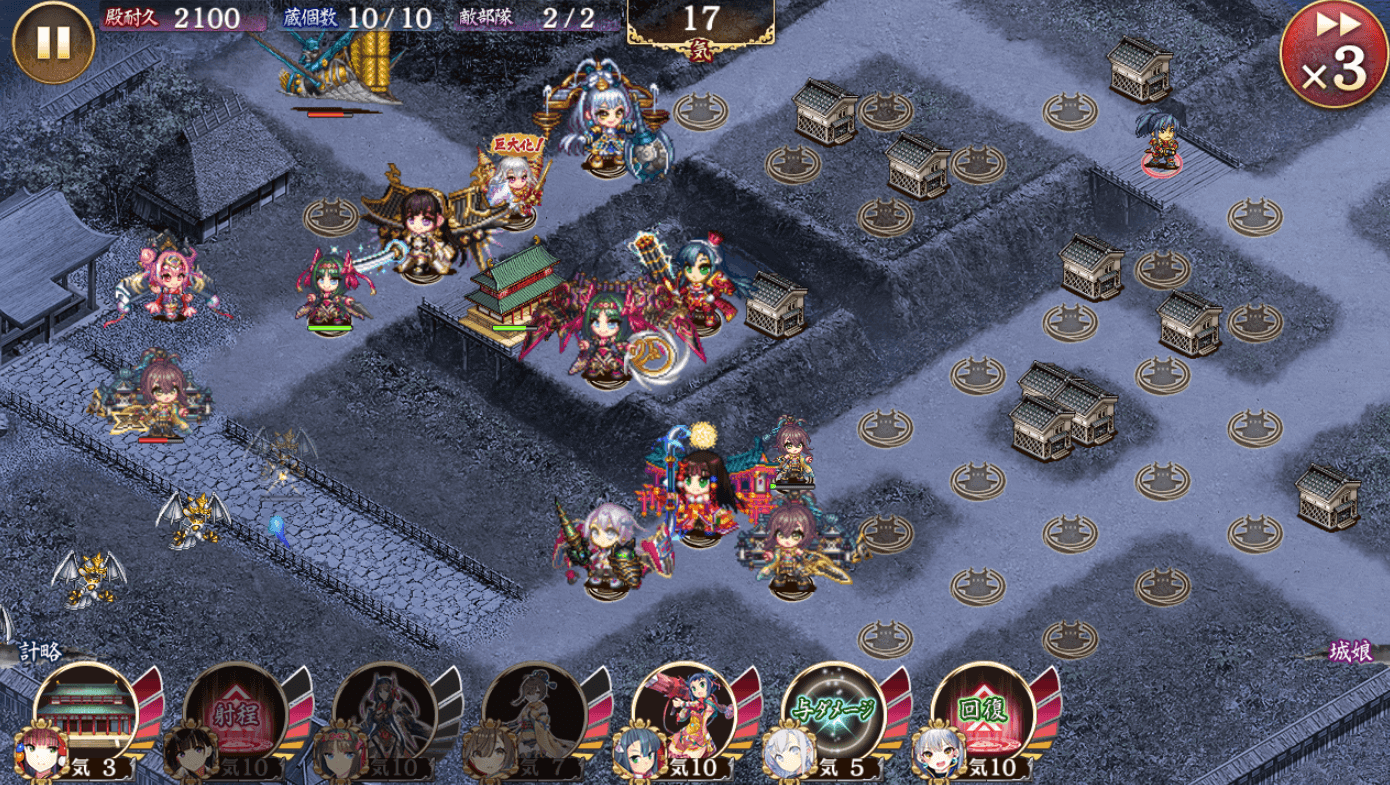Open the 城娘 castle girl panel
This screenshot has height=785, width=1390.
tap(1350, 652)
